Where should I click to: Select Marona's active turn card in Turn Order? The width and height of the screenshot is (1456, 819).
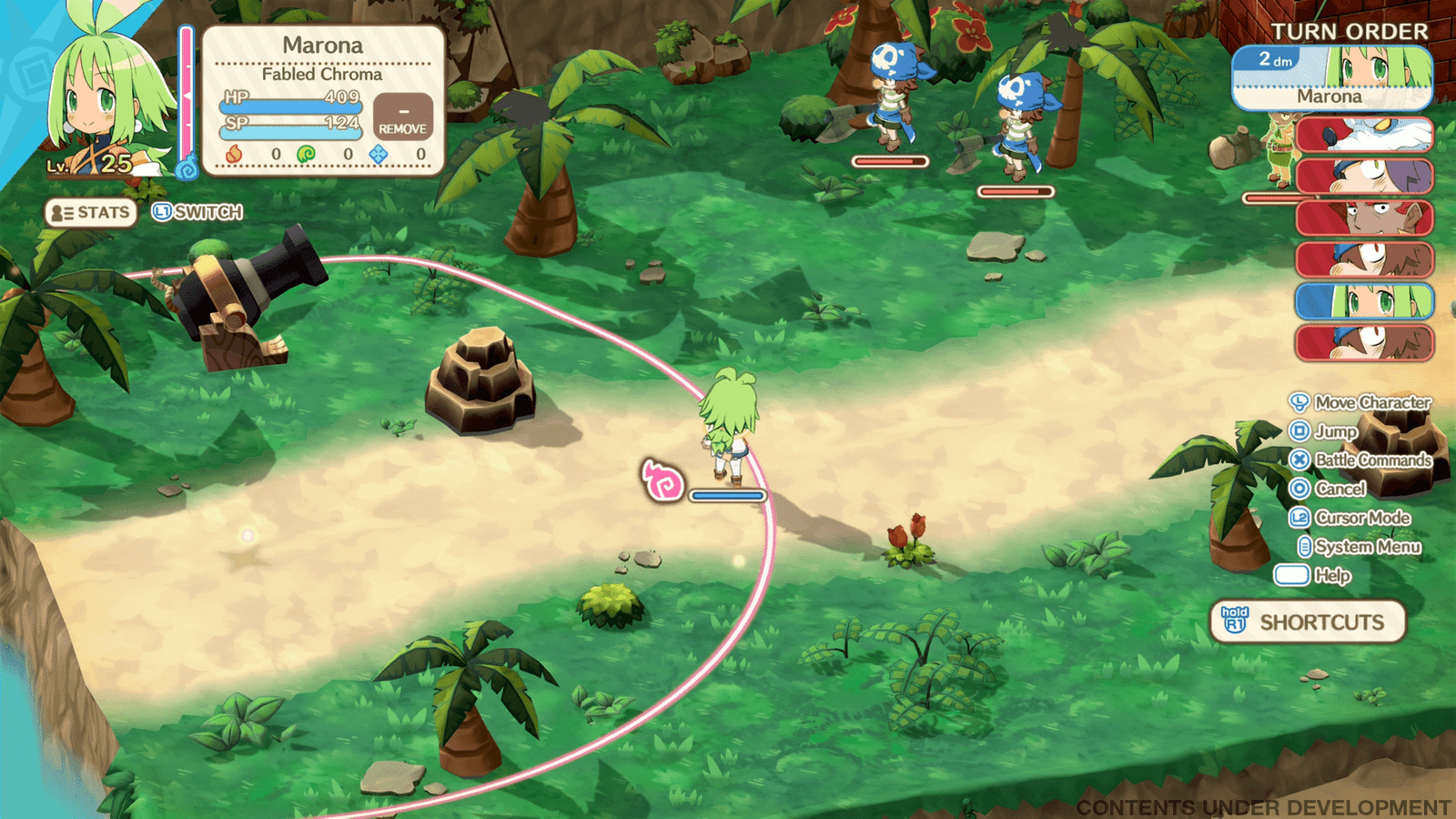tap(1331, 78)
